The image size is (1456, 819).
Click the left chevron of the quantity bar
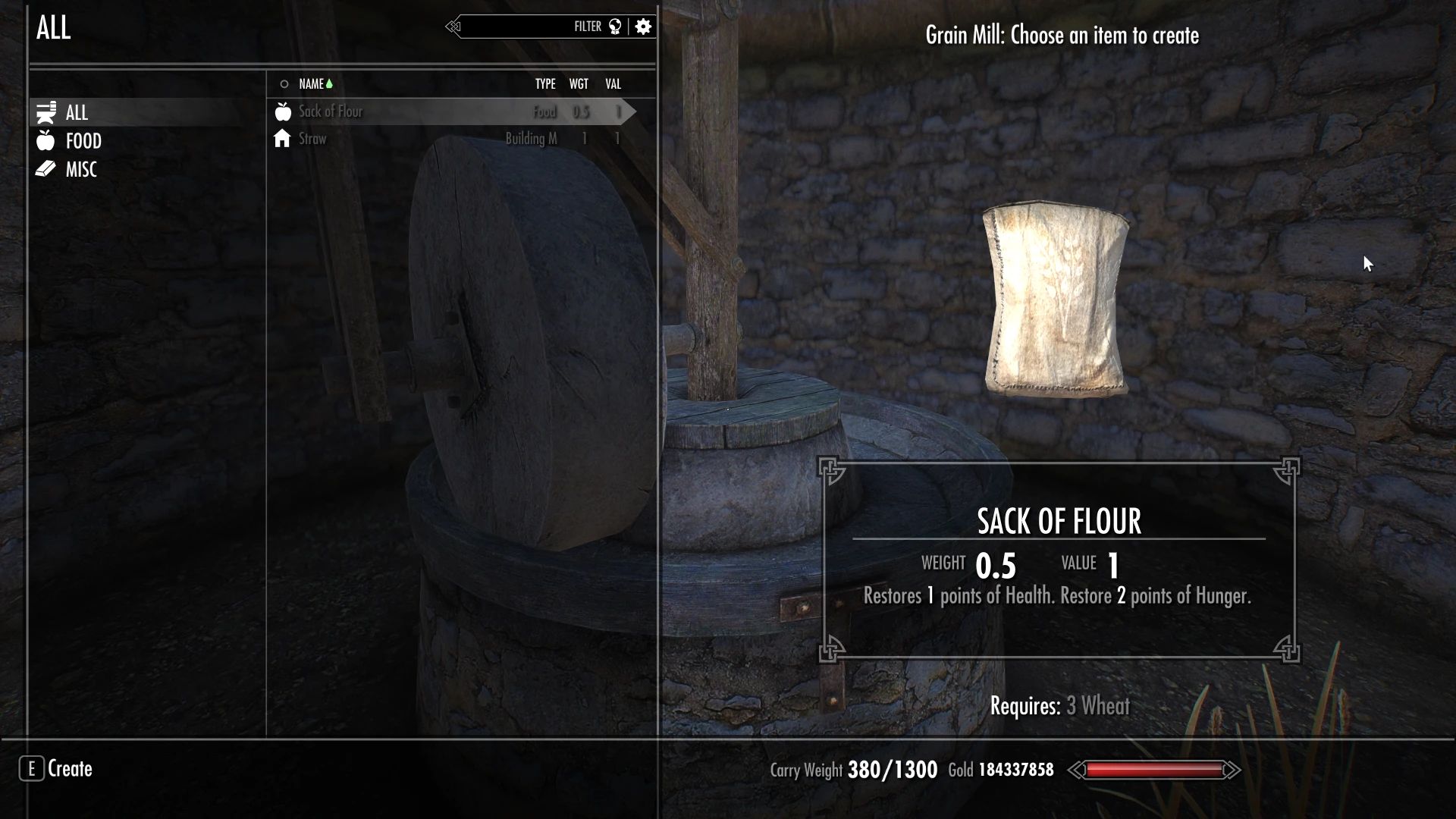(x=1076, y=769)
